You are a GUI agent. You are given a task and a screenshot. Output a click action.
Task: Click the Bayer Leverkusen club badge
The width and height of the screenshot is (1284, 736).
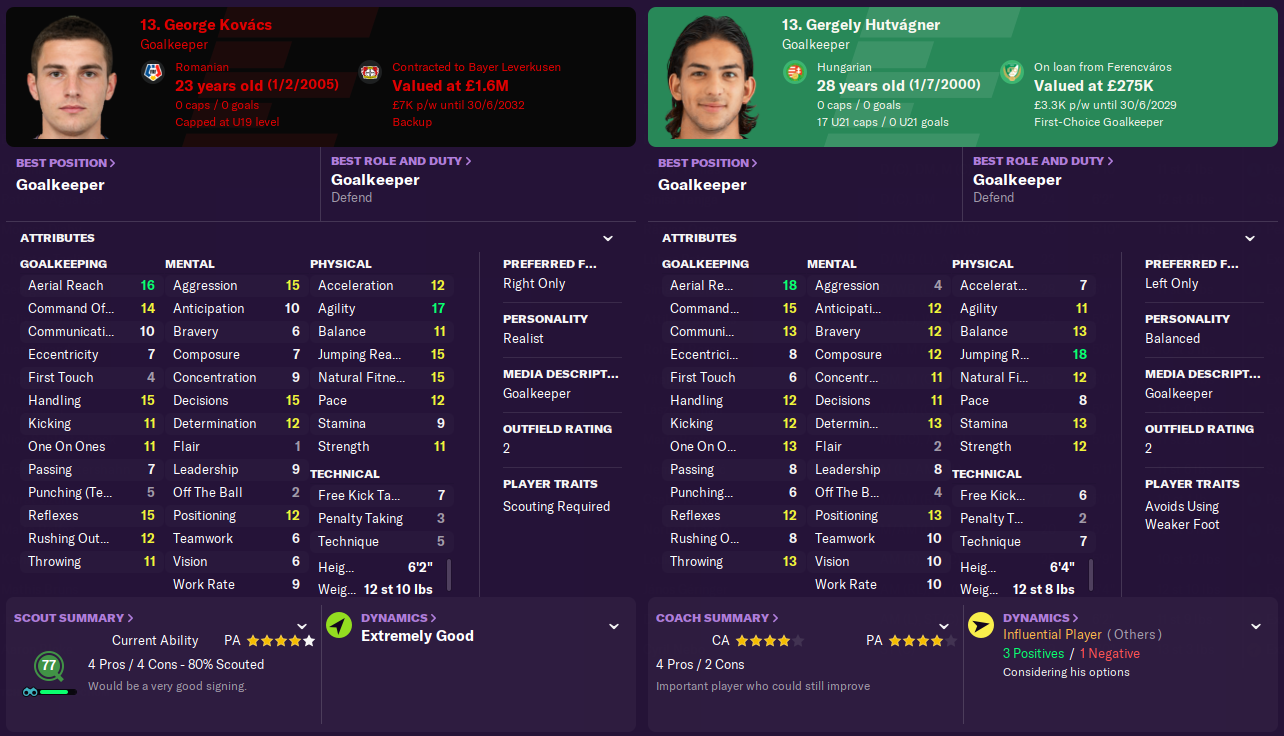370,73
